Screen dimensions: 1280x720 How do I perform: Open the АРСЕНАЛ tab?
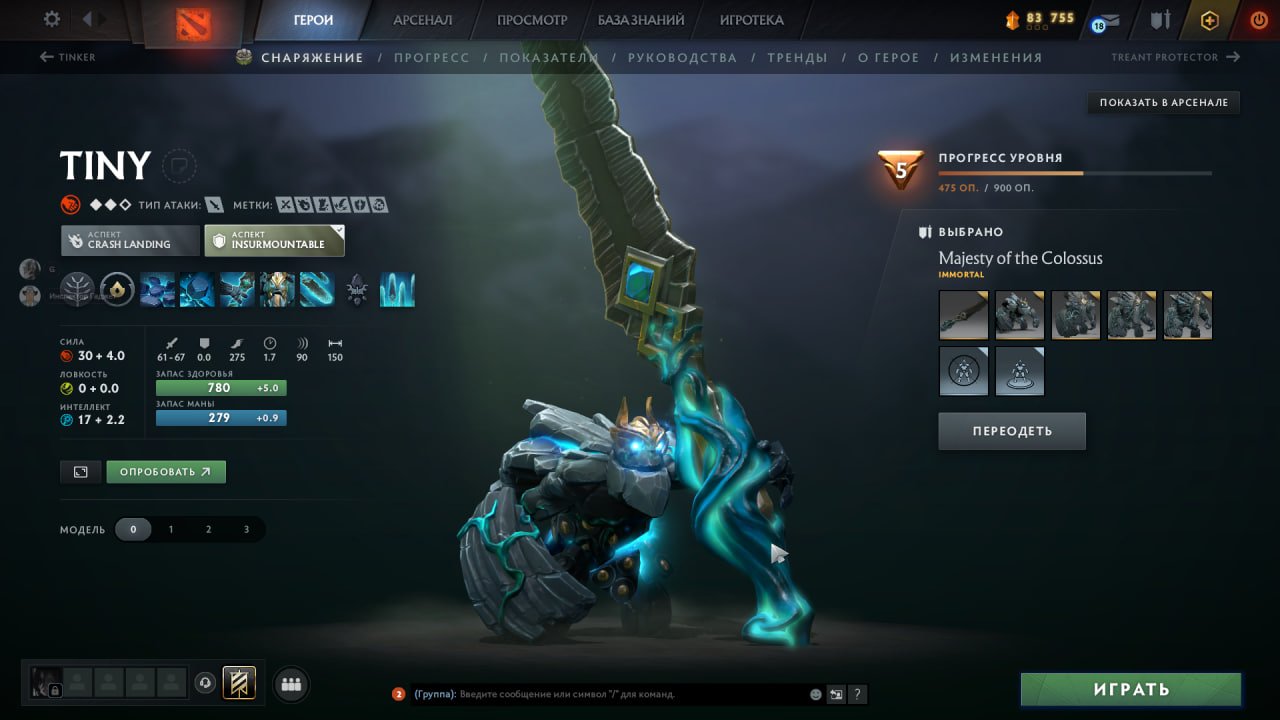[x=422, y=18]
